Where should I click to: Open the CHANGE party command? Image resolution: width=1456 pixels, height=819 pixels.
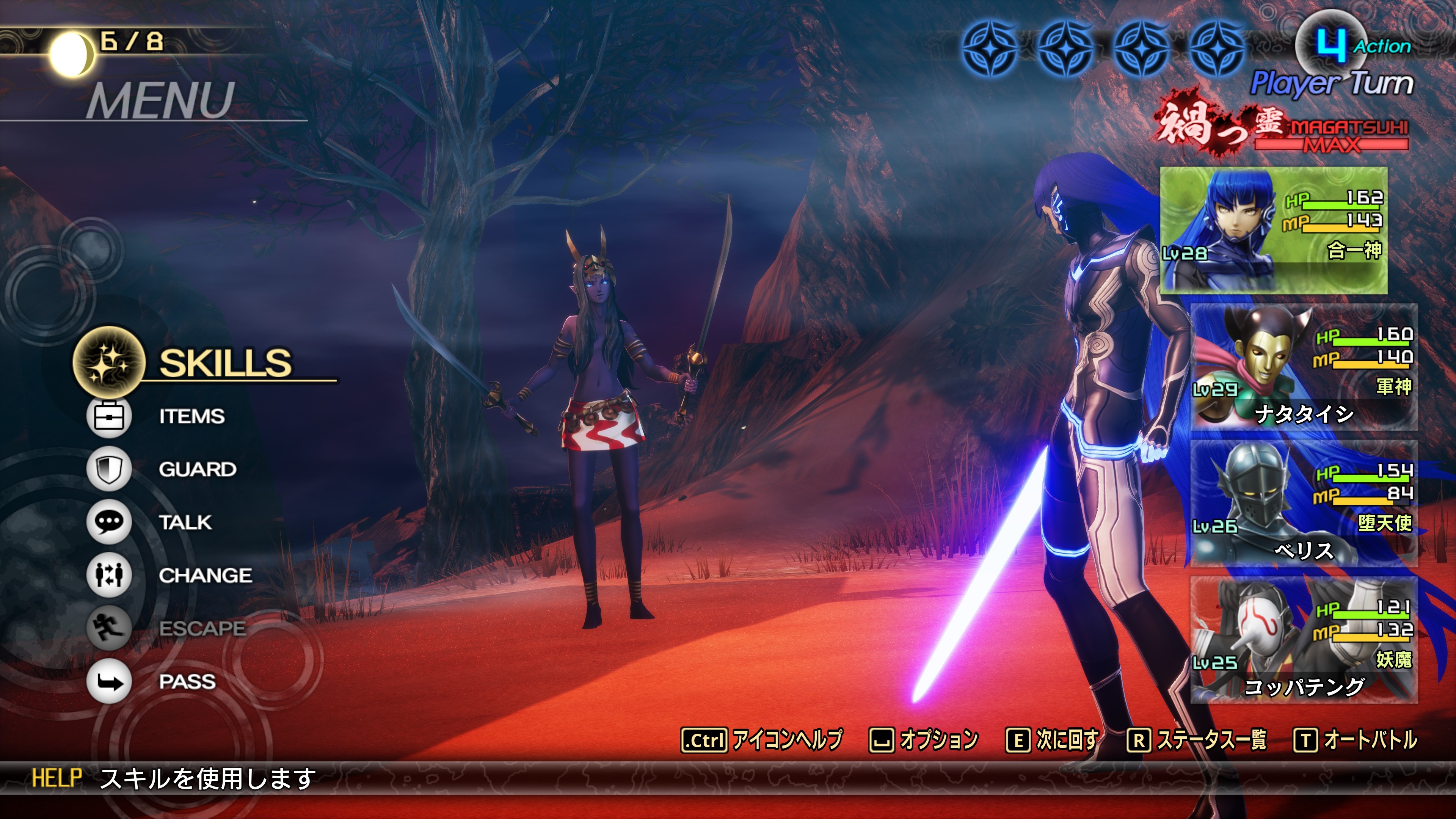click(x=205, y=576)
